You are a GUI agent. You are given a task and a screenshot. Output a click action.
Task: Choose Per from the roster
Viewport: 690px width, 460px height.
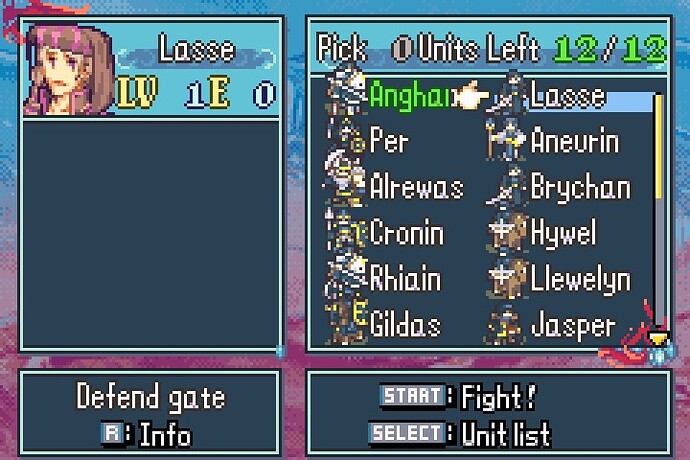pyautogui.click(x=388, y=141)
